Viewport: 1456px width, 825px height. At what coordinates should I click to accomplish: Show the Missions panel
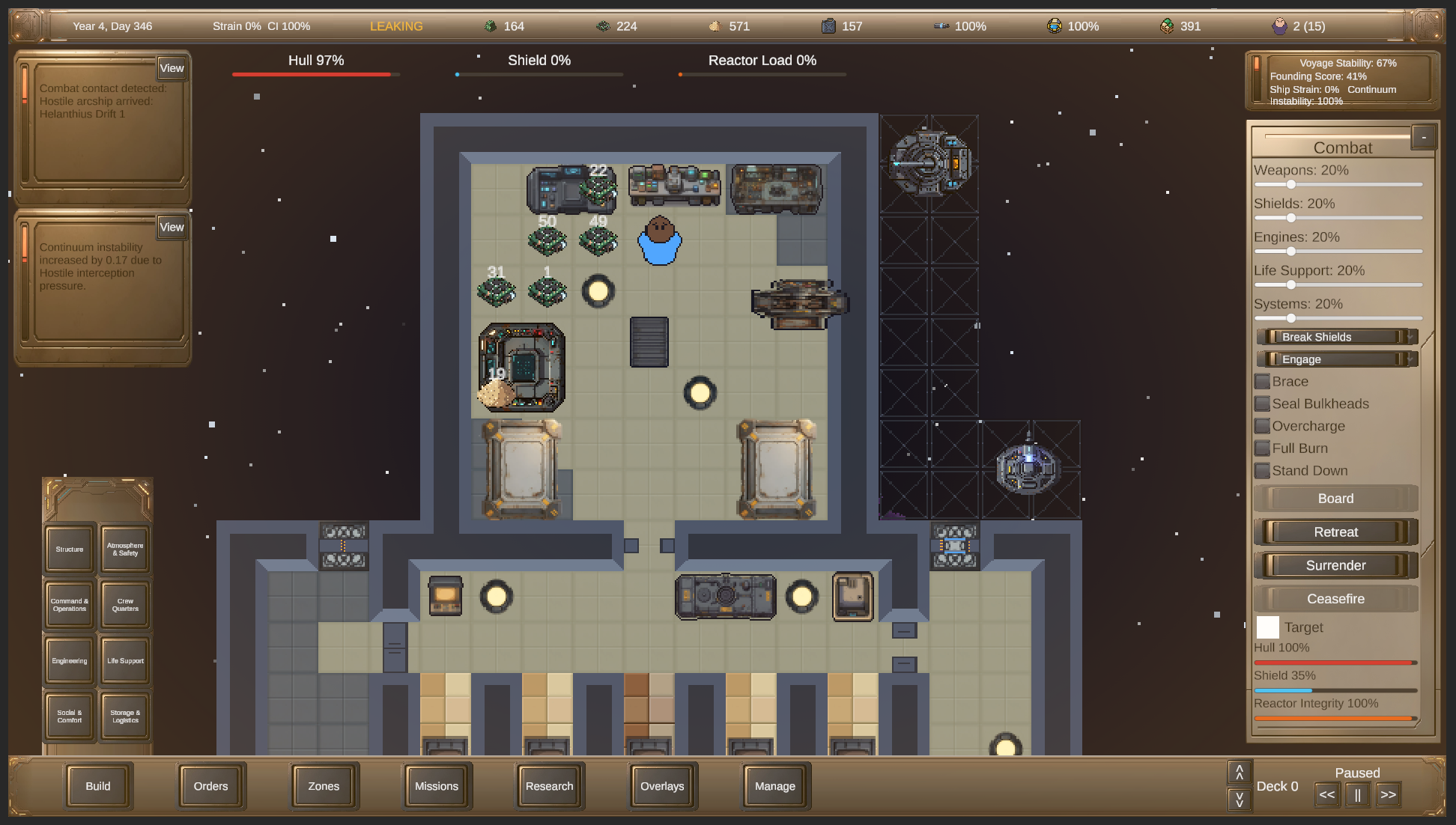click(x=437, y=786)
